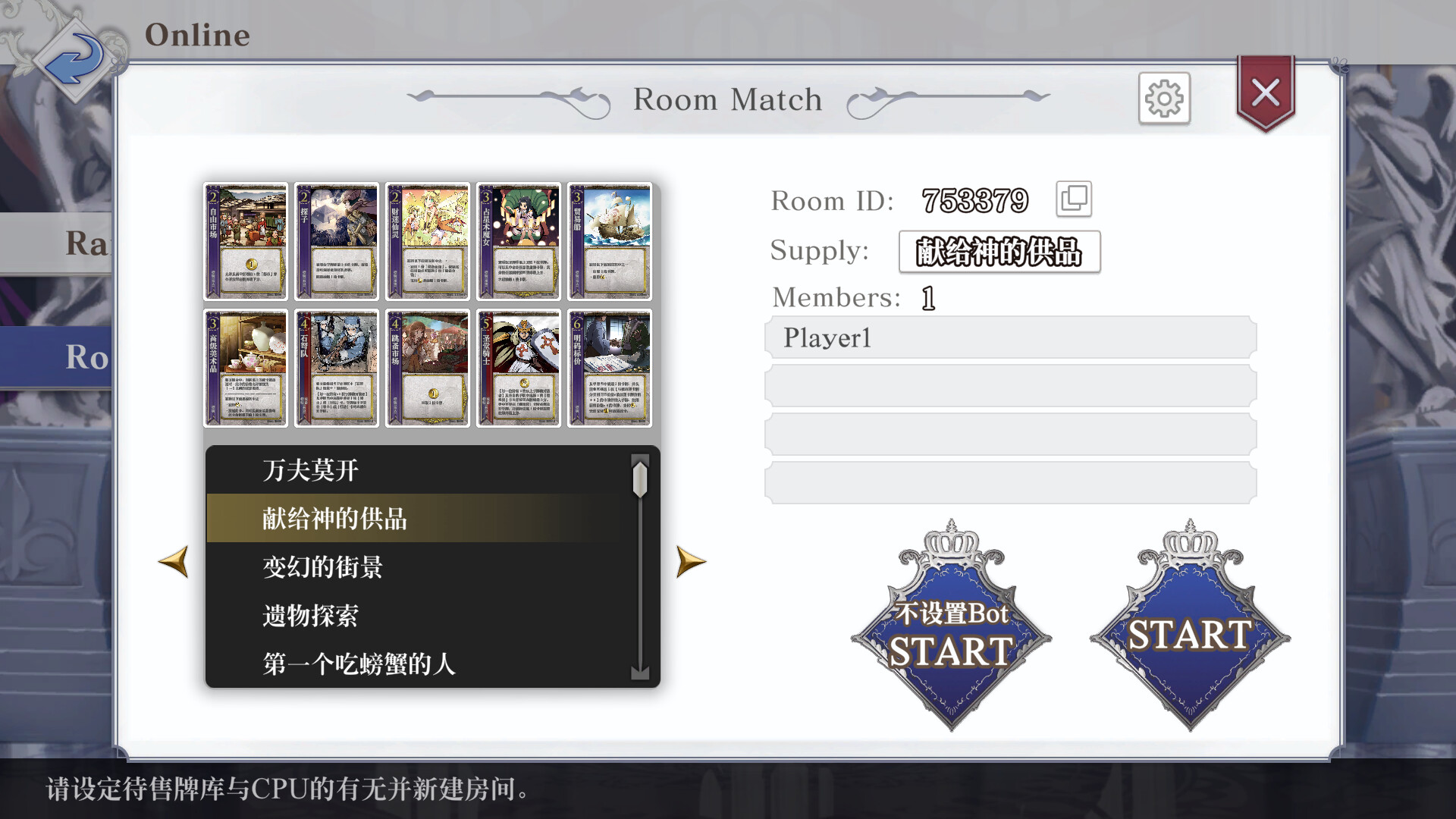Choose 变幻的街景 from the supply list

pos(319,567)
